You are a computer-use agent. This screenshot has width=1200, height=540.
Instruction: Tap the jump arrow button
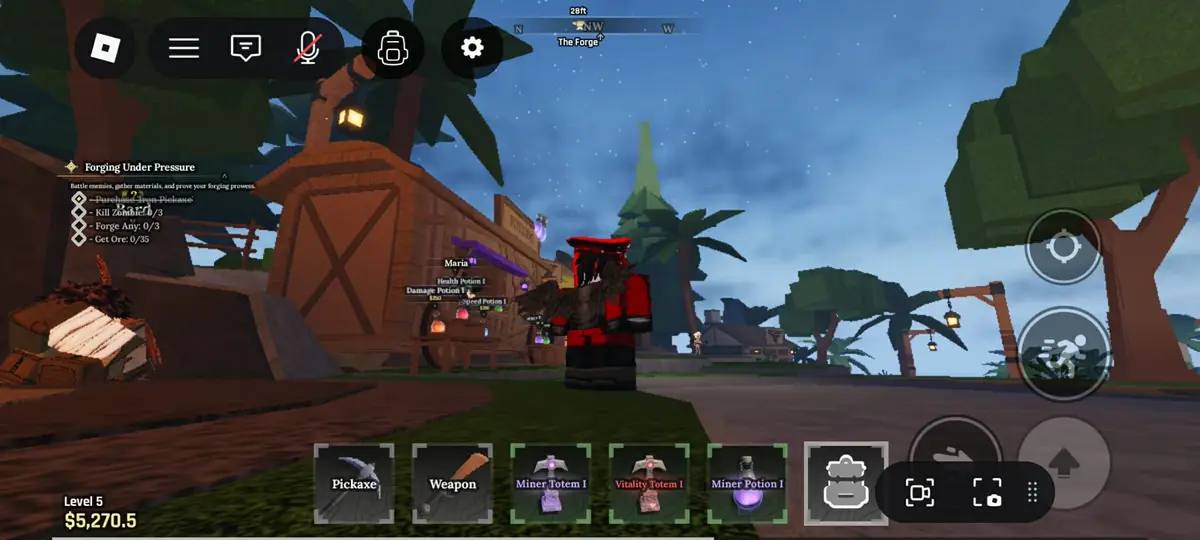[1064, 462]
